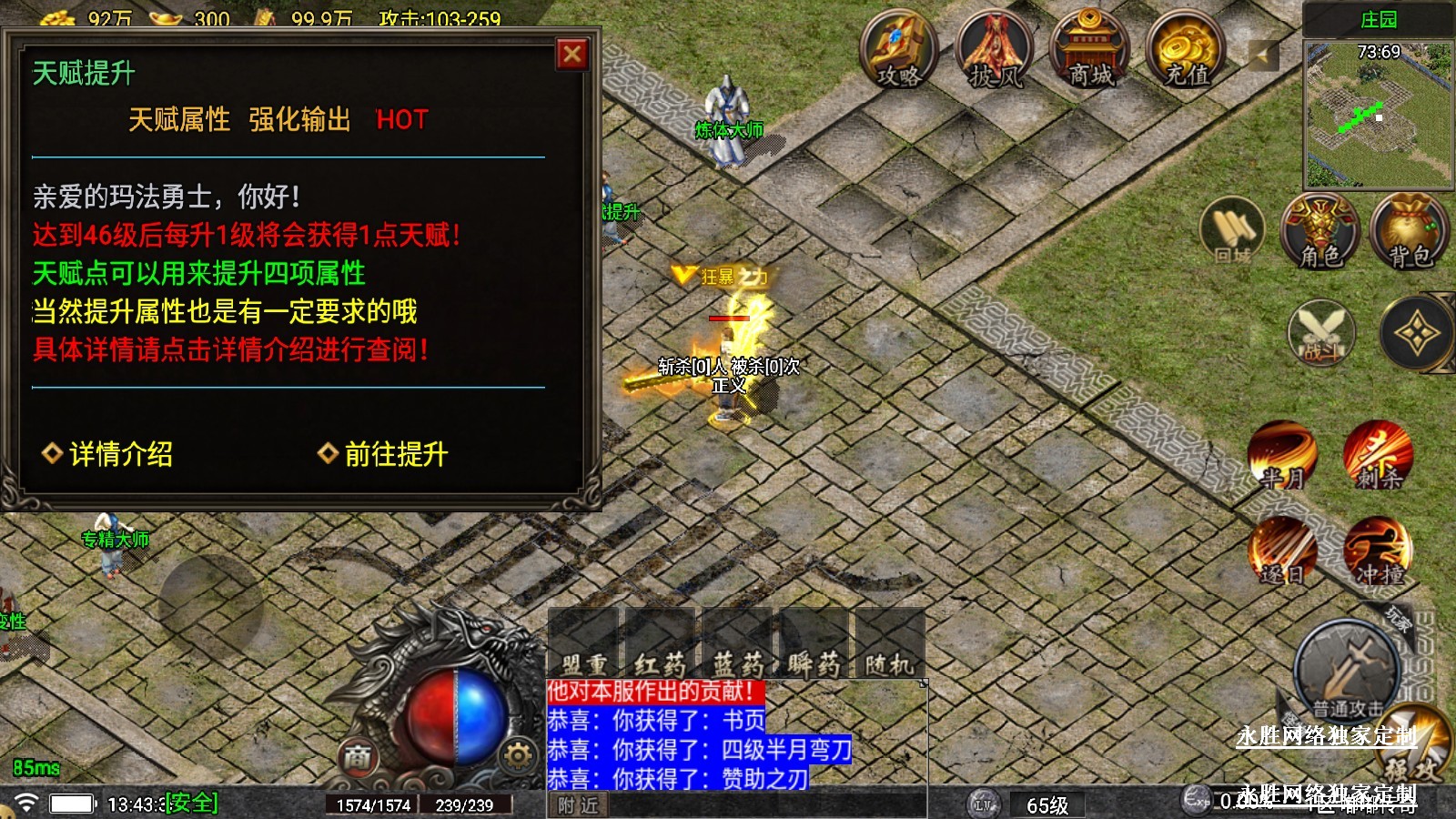Activate the 逐日 skill
Image resolution: width=1456 pixels, height=819 pixels.
[x=1282, y=551]
